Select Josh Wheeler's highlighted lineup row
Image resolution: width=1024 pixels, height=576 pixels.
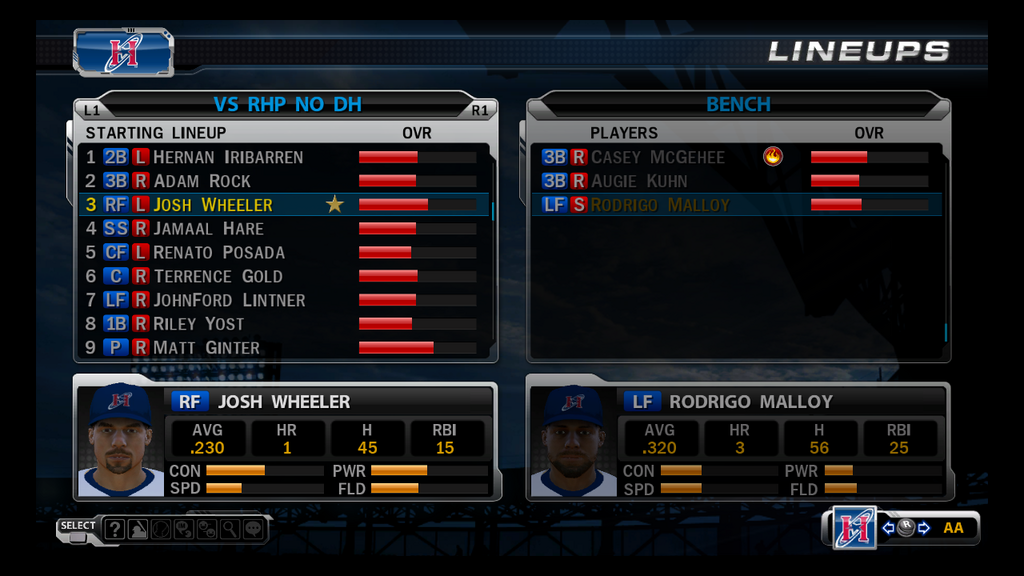pyautogui.click(x=213, y=205)
